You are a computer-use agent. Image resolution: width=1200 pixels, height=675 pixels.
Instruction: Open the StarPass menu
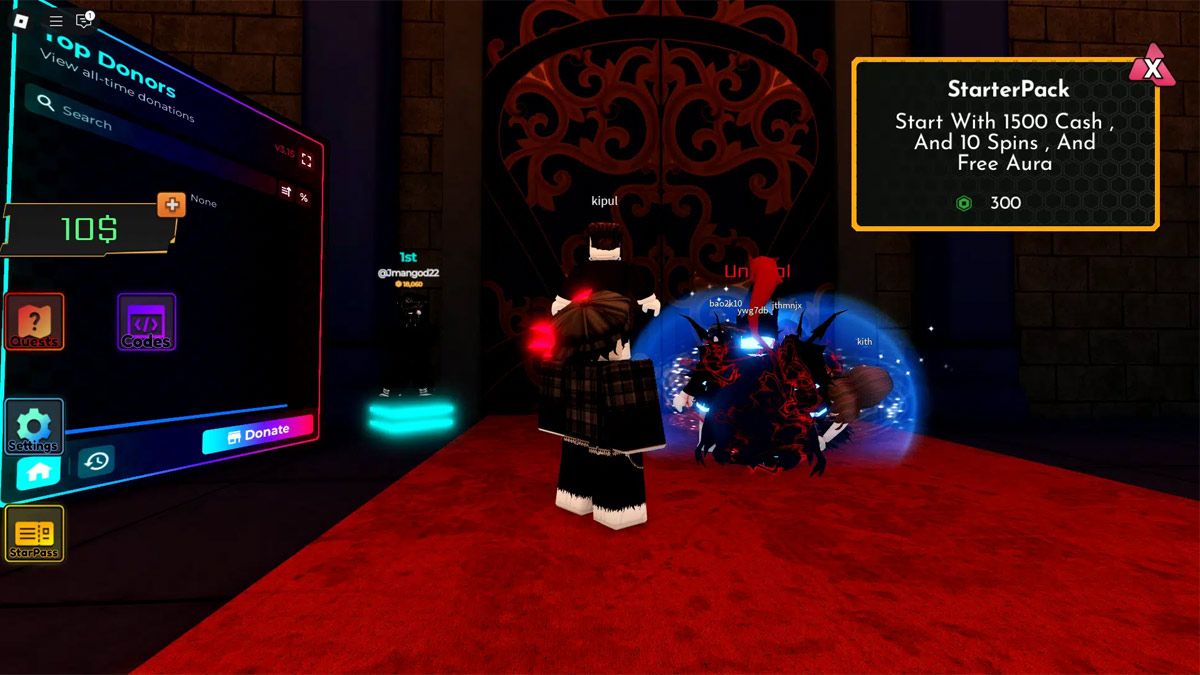34,533
